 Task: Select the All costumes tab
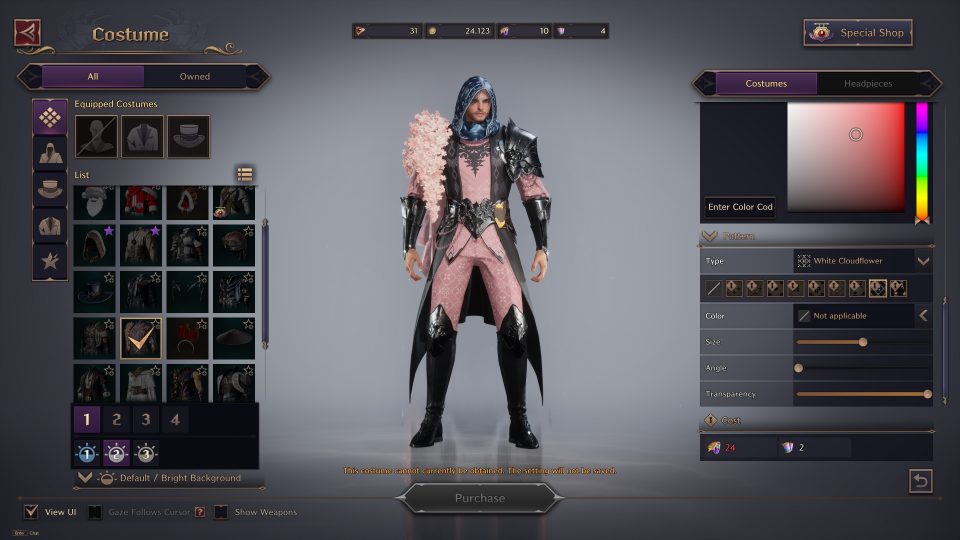93,76
